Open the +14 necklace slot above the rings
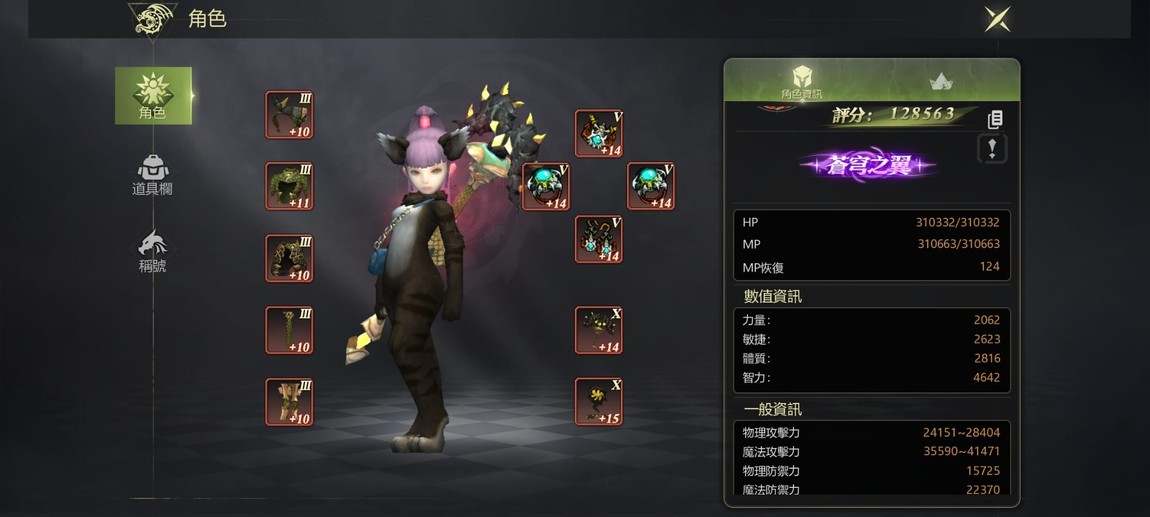The height and width of the screenshot is (517, 1150). point(599,133)
